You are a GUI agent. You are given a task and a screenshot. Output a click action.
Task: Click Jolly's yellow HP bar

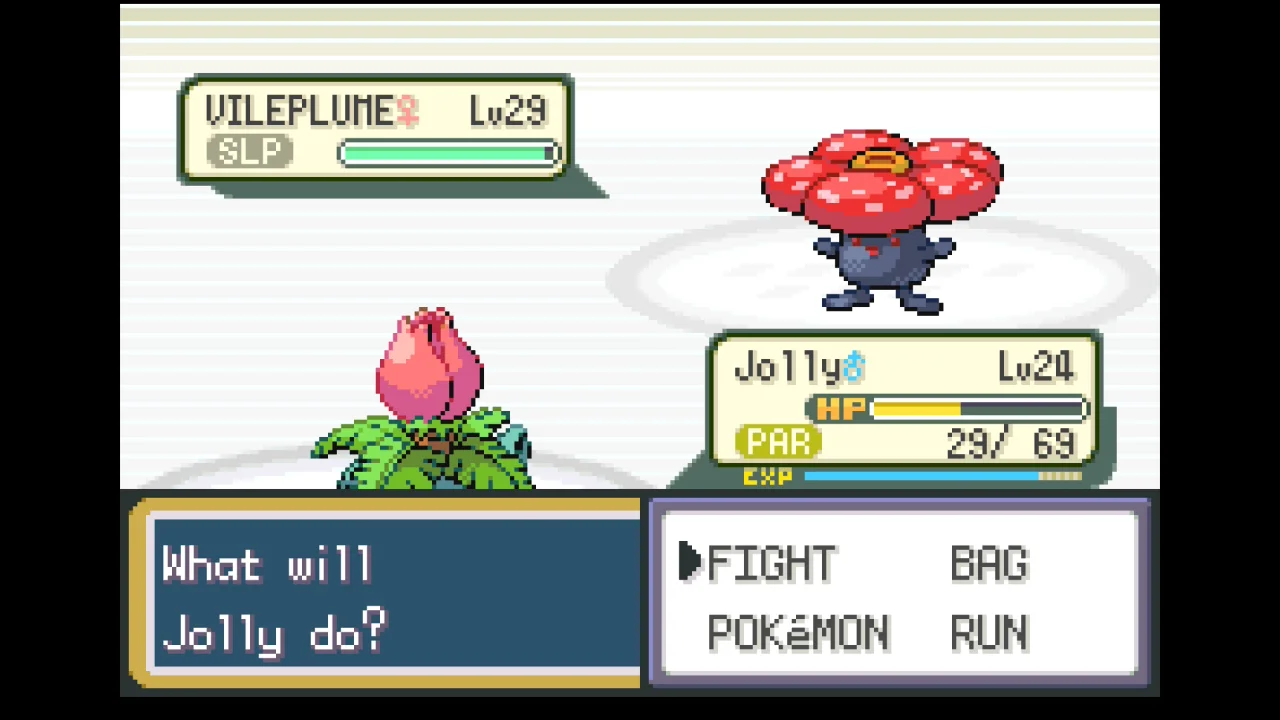915,410
